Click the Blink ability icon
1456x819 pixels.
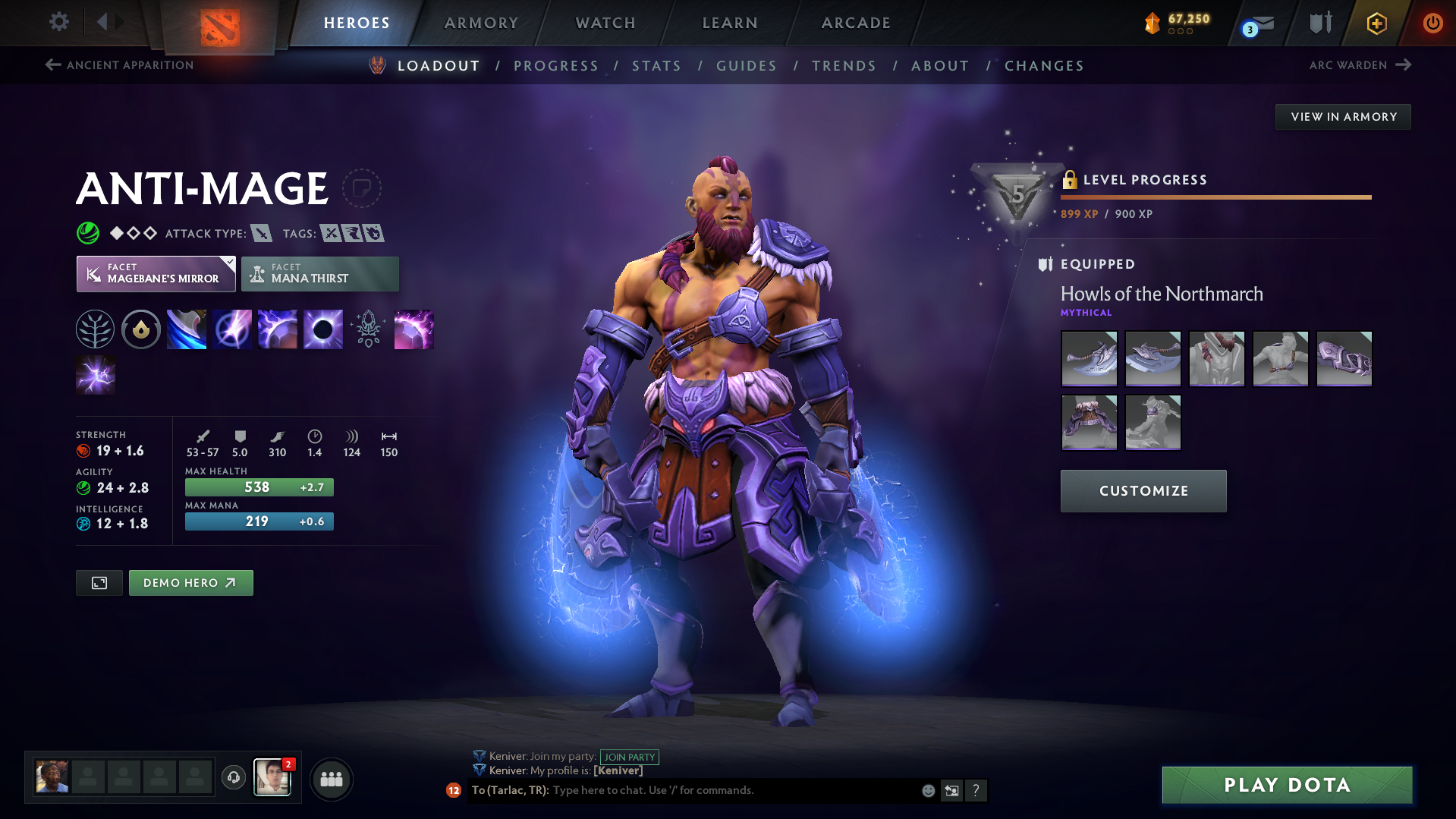coord(231,329)
